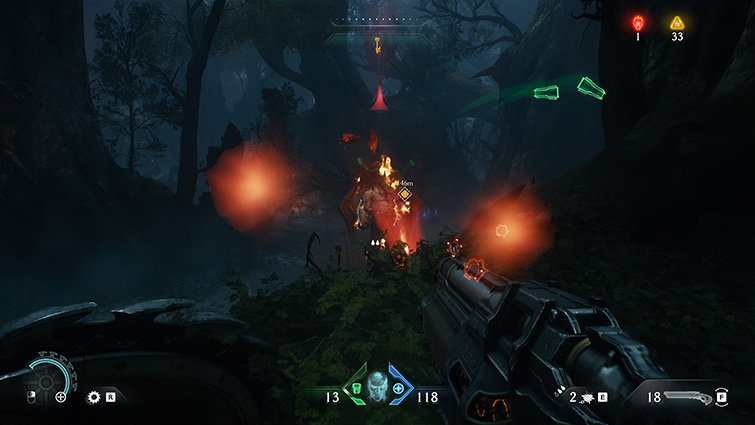Click the compass bar at top
Screen dimensions: 755x425
point(378,19)
